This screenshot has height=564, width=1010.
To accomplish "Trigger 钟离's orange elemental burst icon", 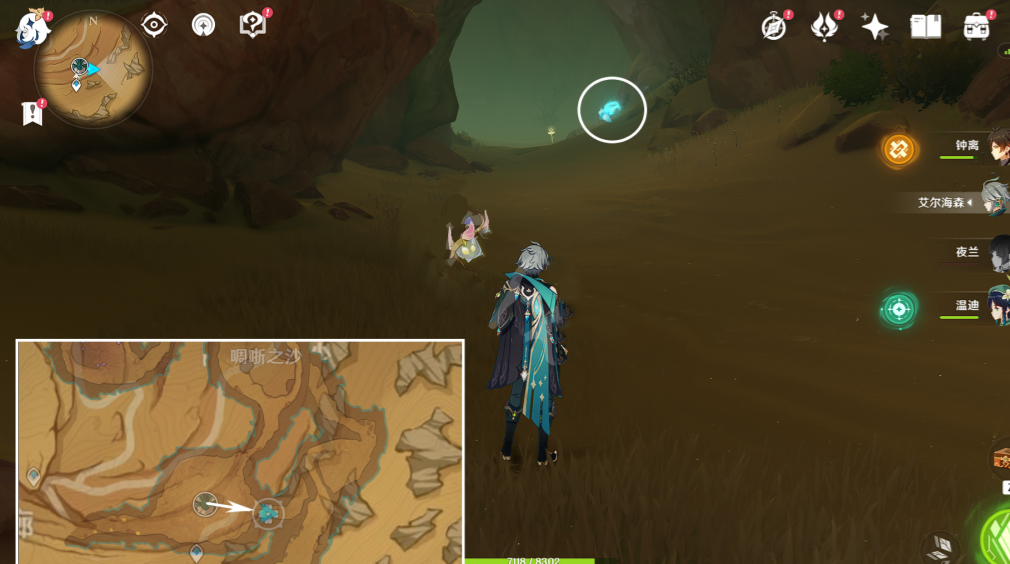I will 898,150.
